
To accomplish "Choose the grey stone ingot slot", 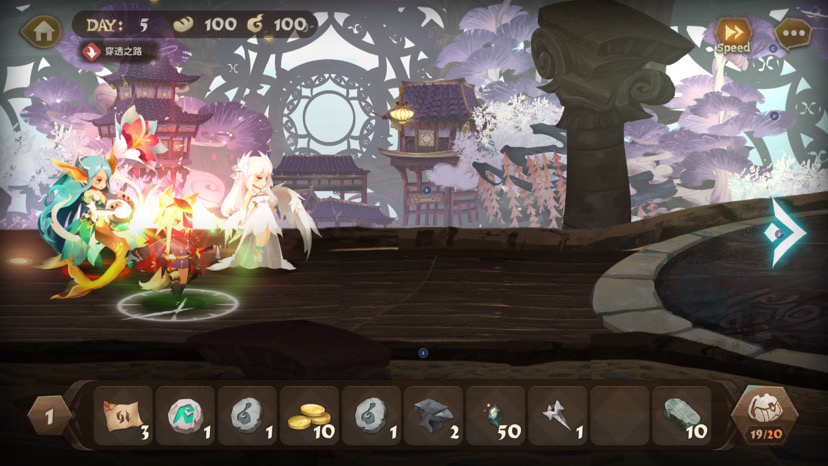I will (x=681, y=415).
